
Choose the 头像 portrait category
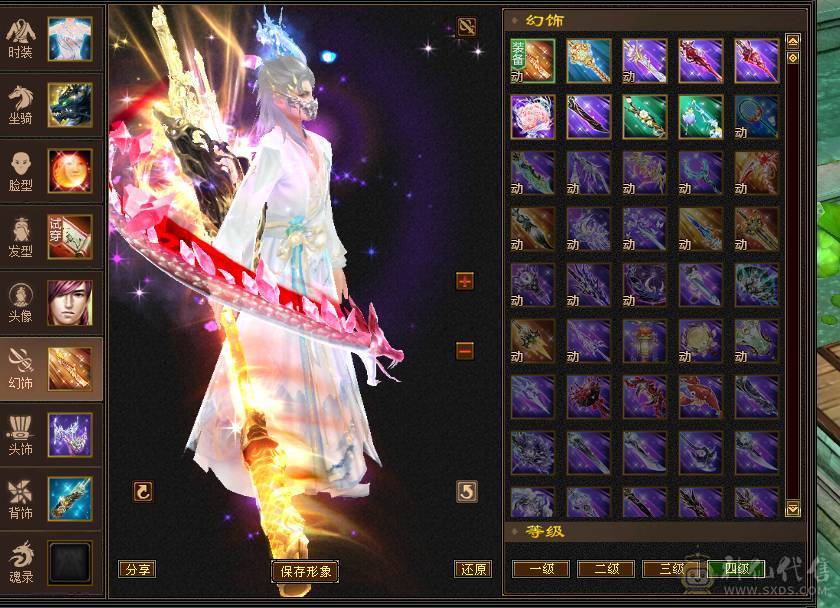click(51, 302)
